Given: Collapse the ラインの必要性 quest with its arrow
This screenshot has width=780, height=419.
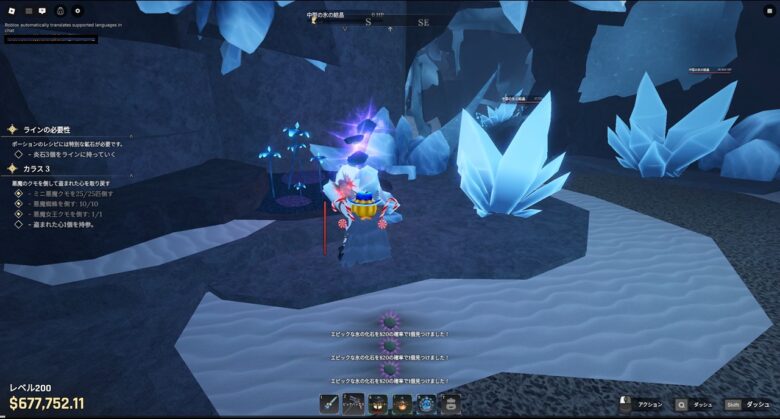Looking at the screenshot, I should [12, 130].
